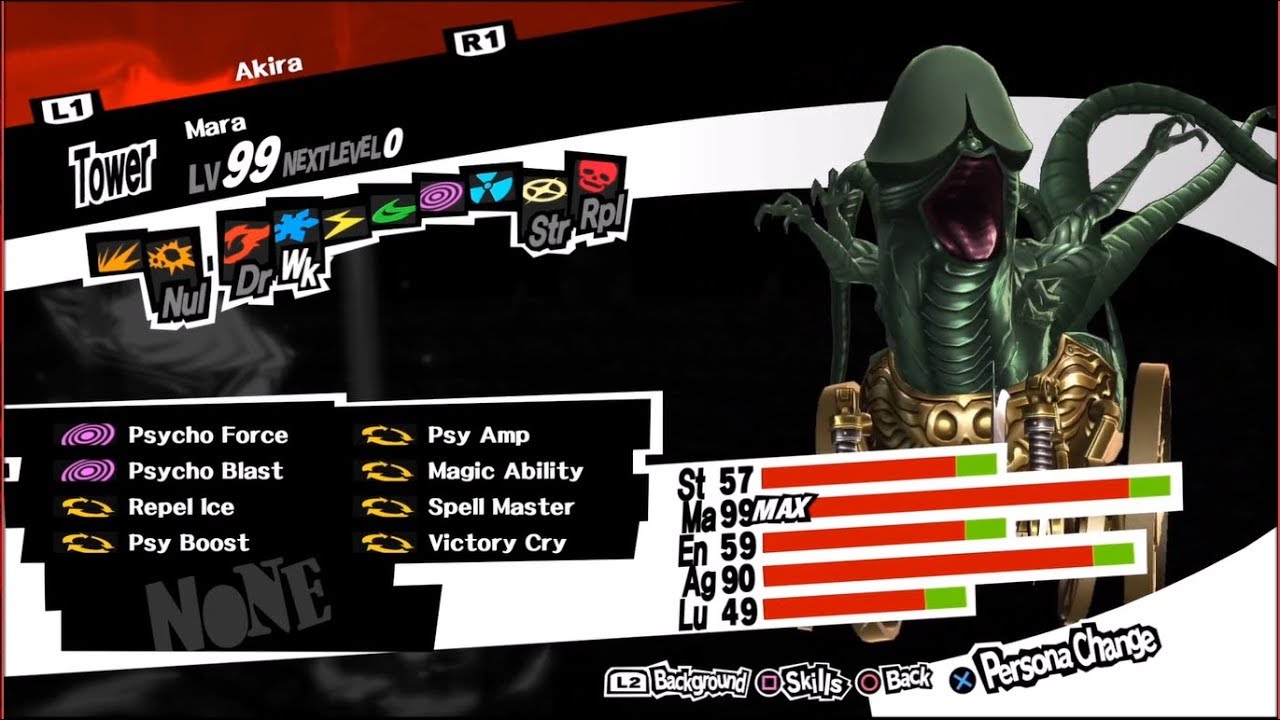Click the red skull curse affinity icon
The image size is (1280, 720).
click(594, 176)
